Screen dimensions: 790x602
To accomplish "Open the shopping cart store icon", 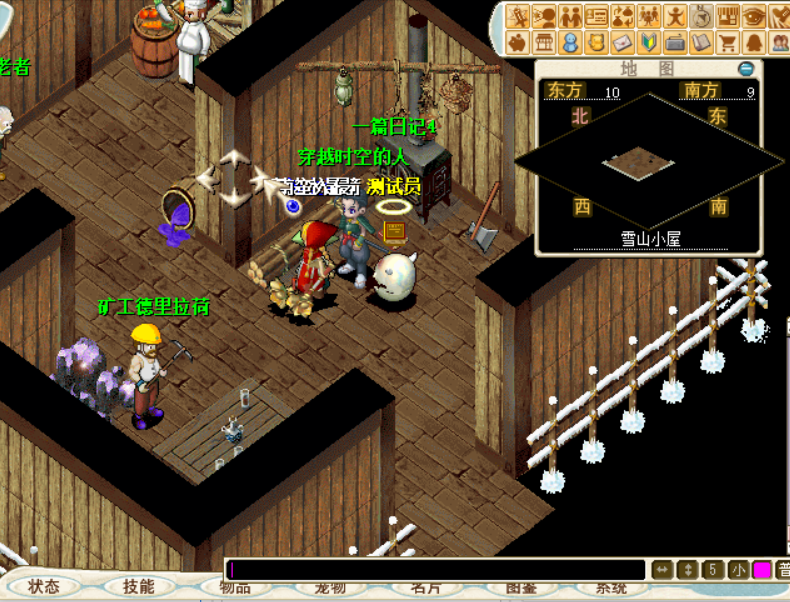I will point(728,43).
